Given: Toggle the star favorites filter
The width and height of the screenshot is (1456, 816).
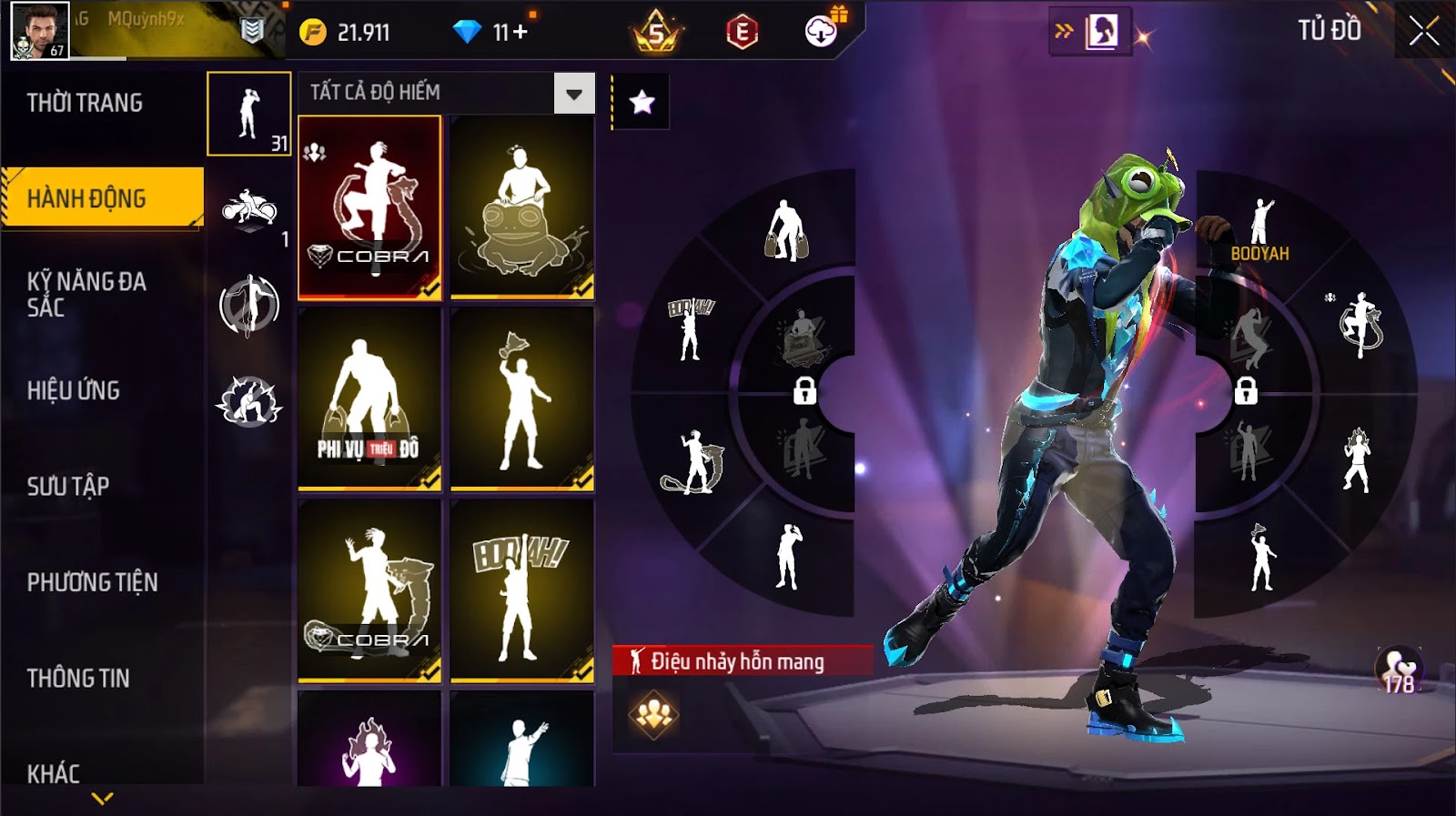Looking at the screenshot, I should pyautogui.click(x=642, y=102).
